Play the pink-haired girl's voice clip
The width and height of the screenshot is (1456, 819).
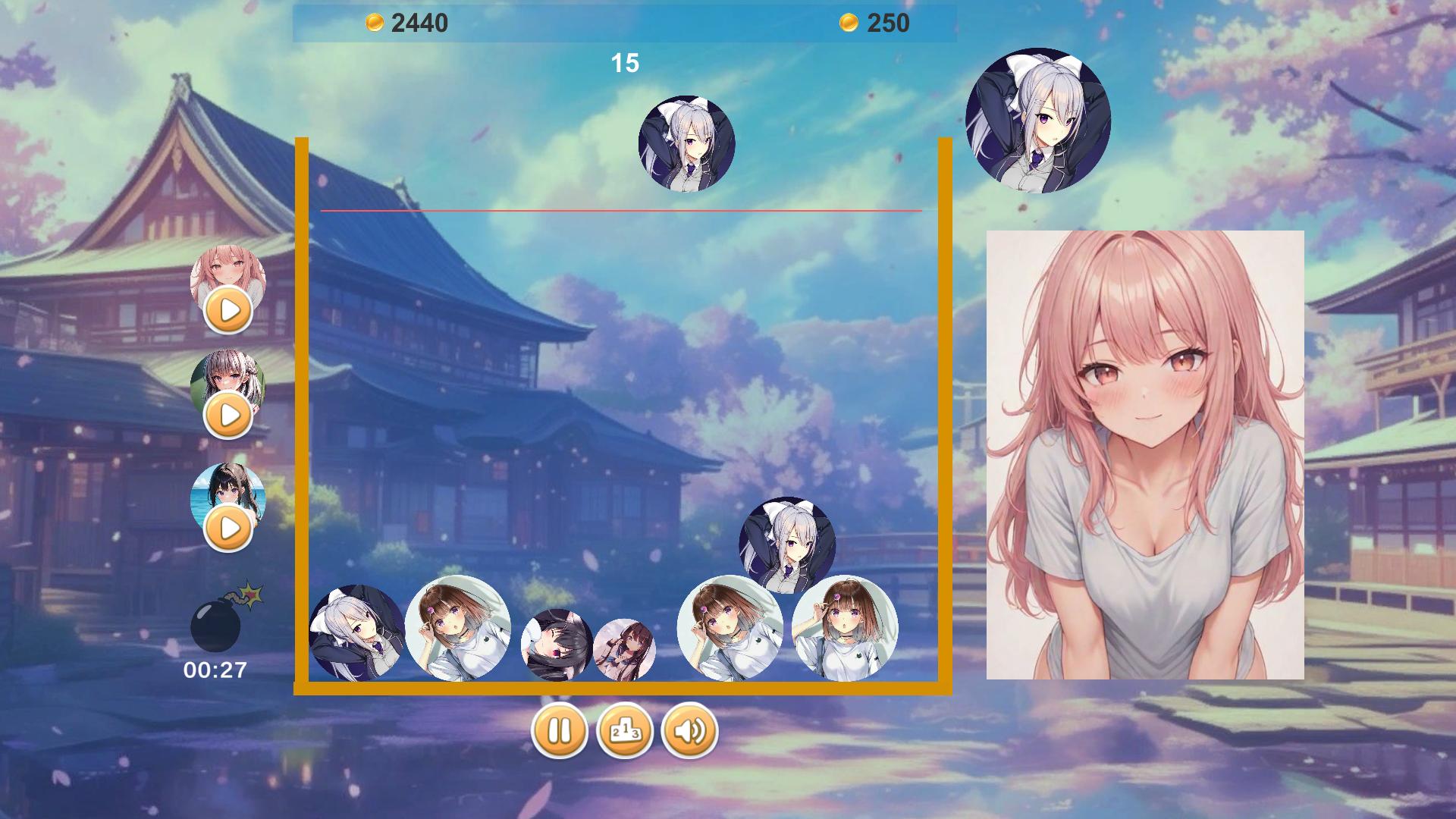(x=229, y=311)
